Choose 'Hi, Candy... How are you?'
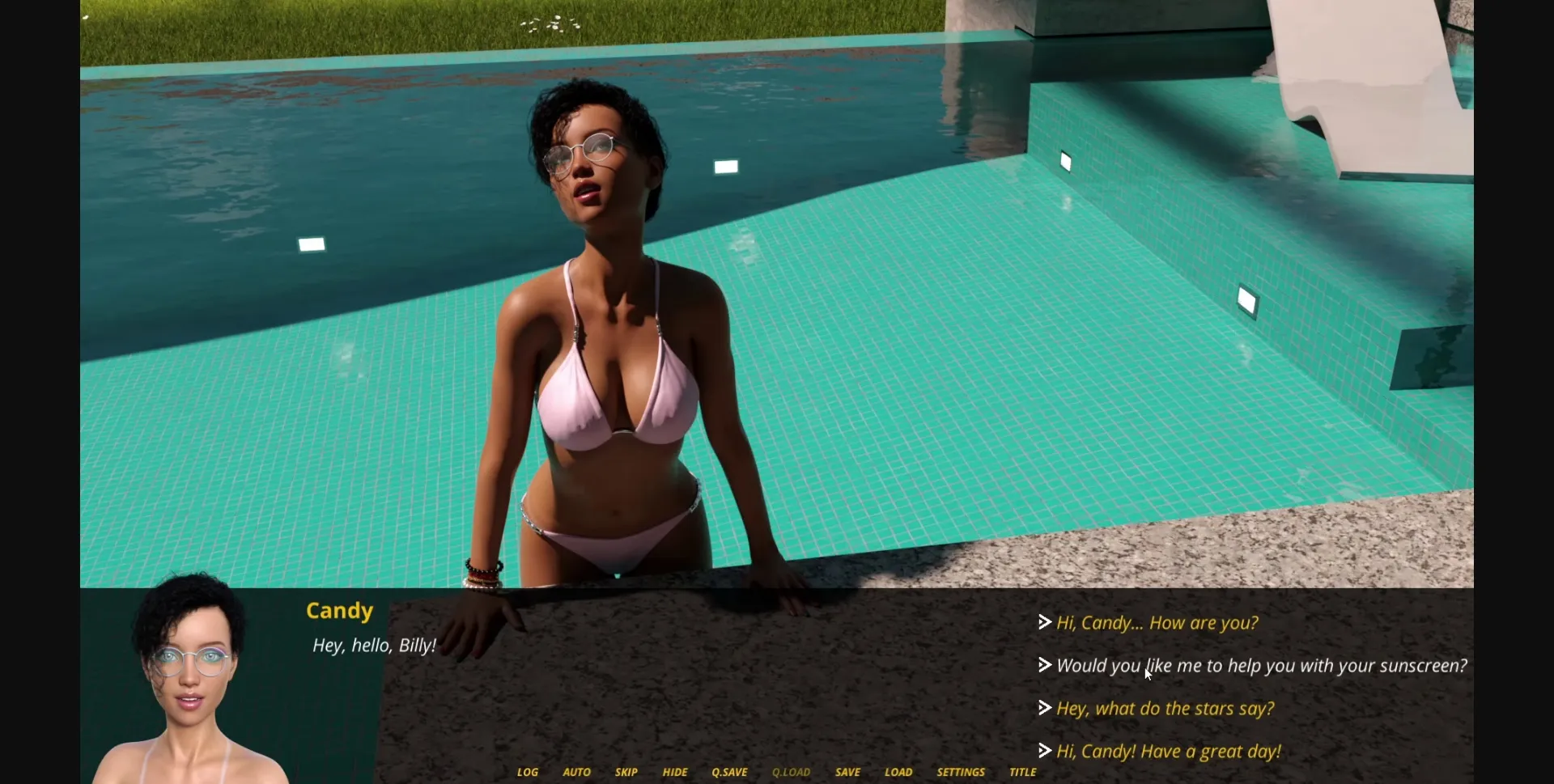Viewport: 1554px width, 784px height. (x=1156, y=623)
